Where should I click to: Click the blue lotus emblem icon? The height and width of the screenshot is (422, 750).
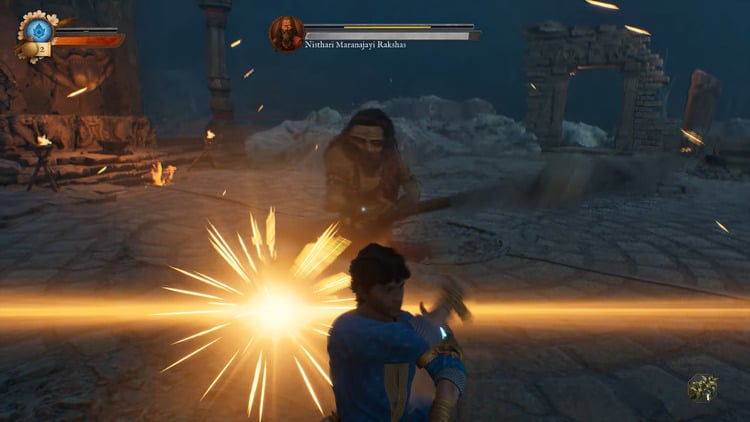coord(38,29)
